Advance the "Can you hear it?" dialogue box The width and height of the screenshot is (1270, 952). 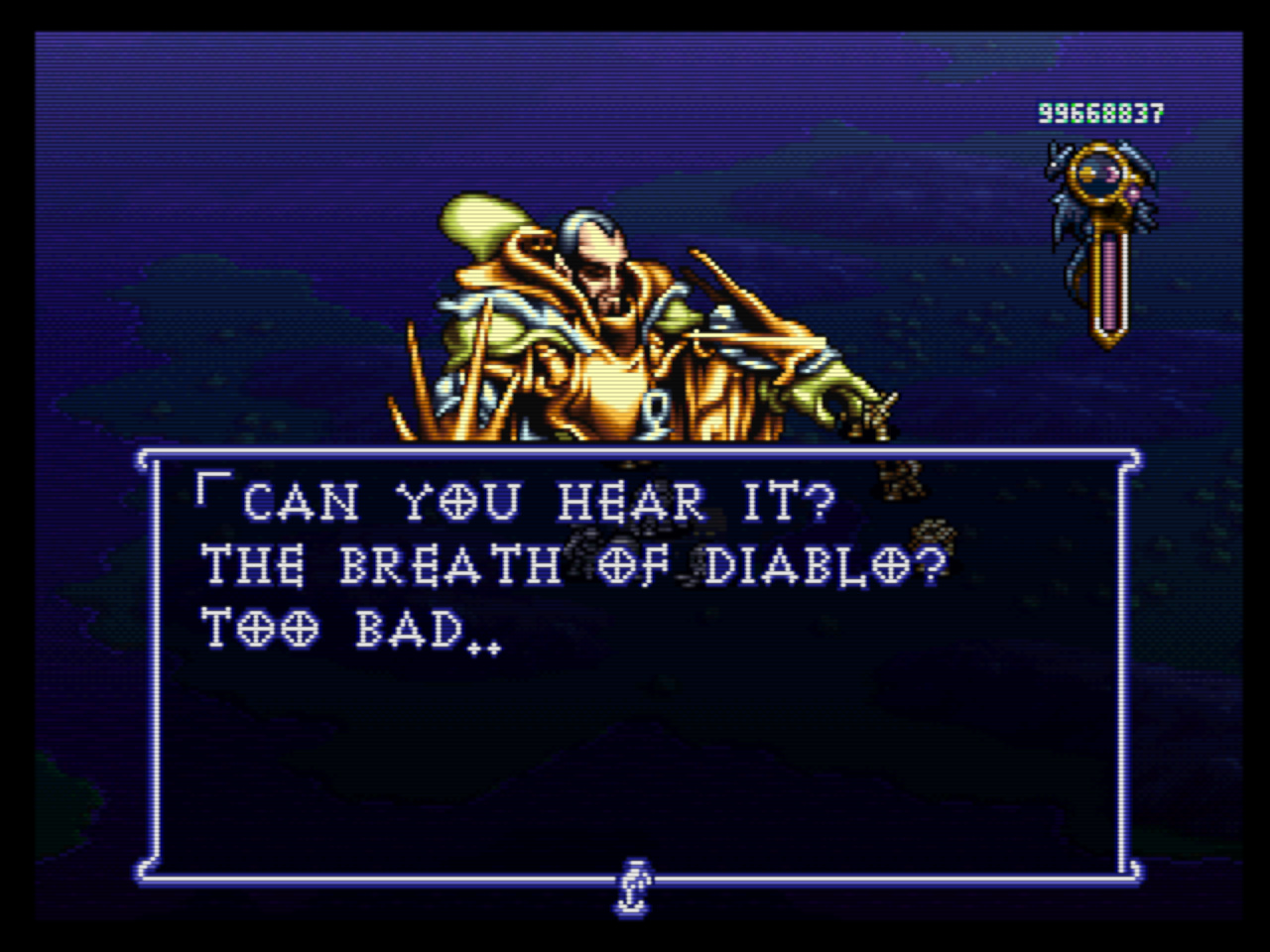[635, 664]
